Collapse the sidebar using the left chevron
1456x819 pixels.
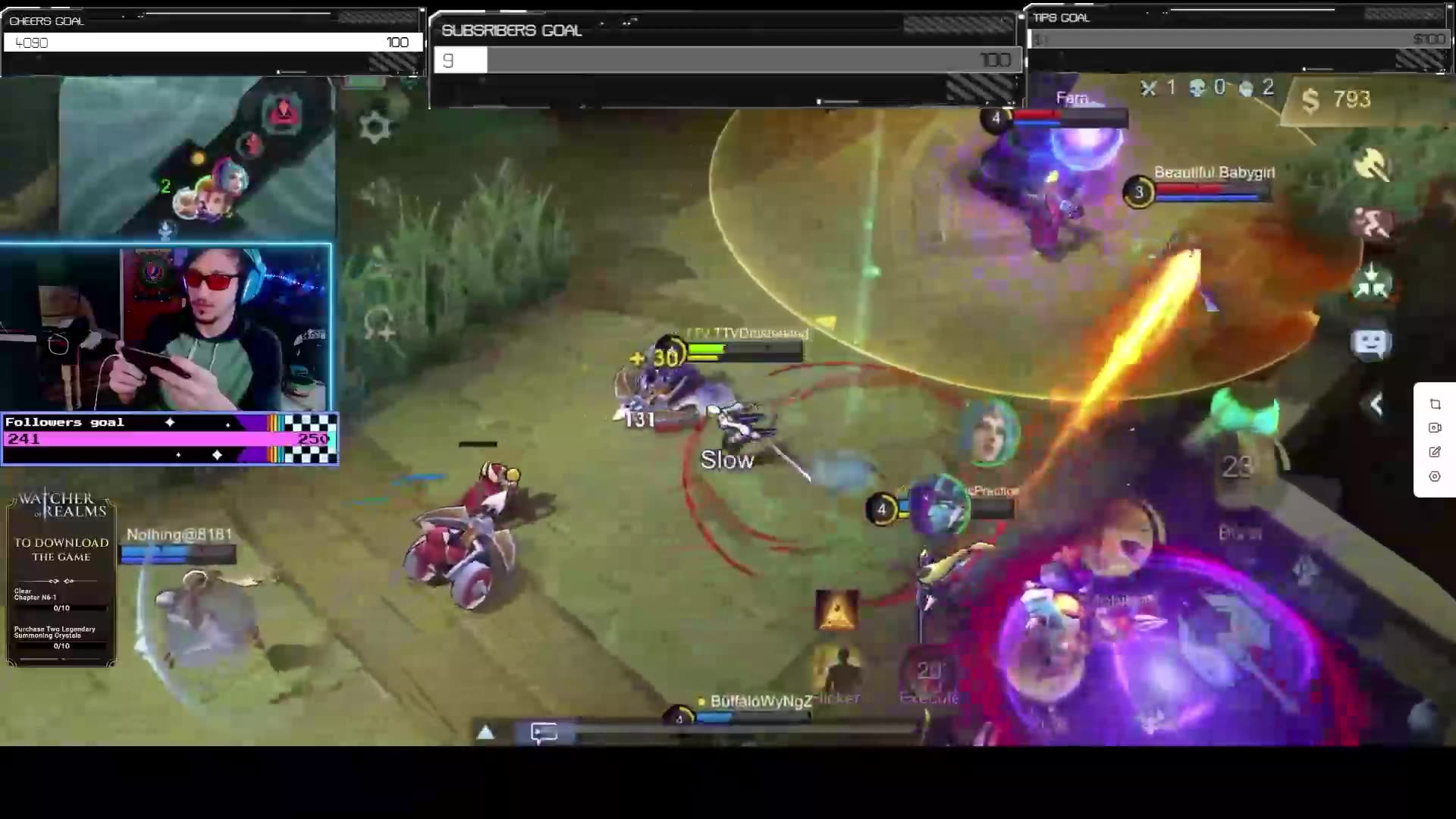click(x=1376, y=404)
